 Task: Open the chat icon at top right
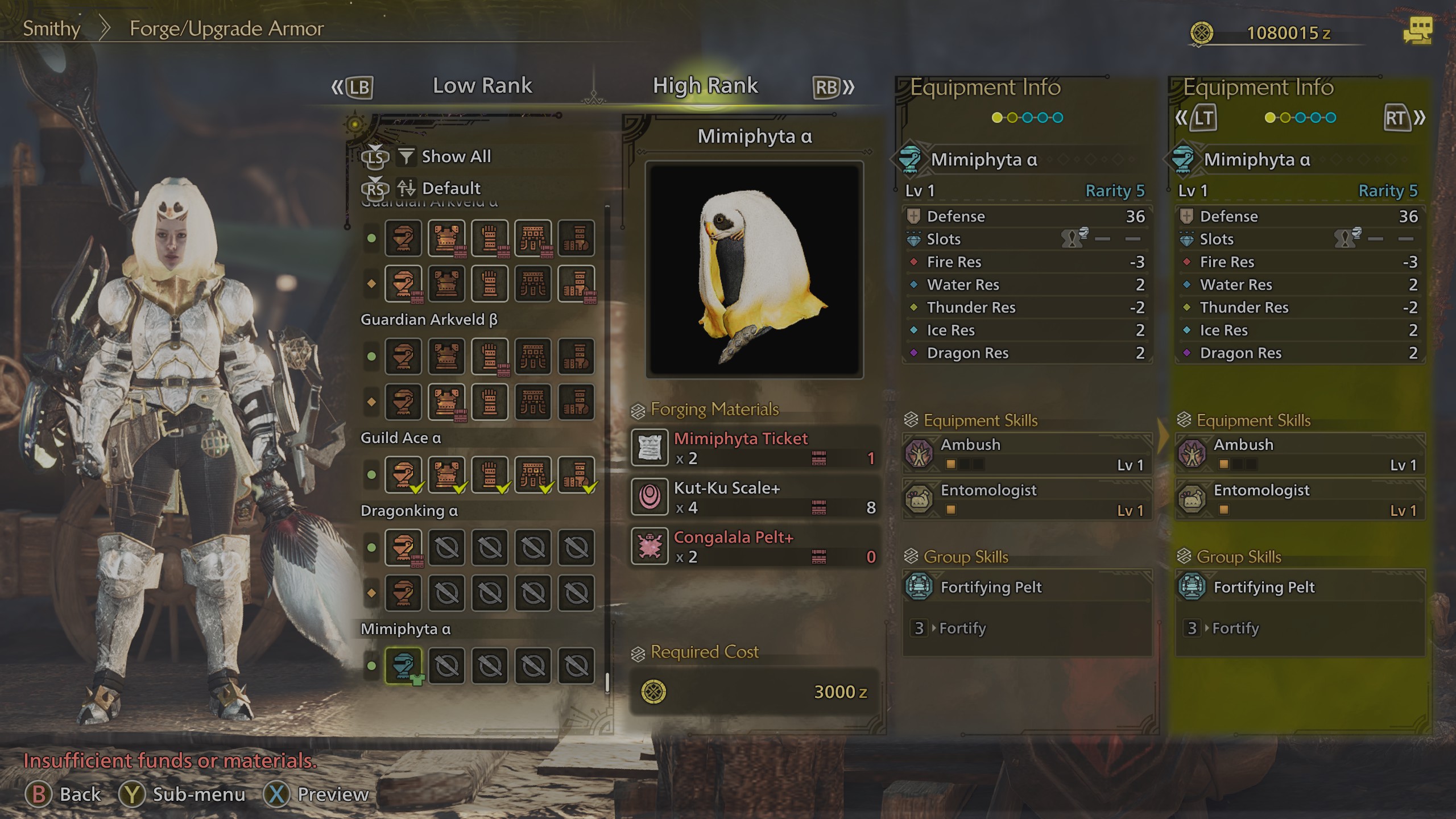[x=1417, y=31]
